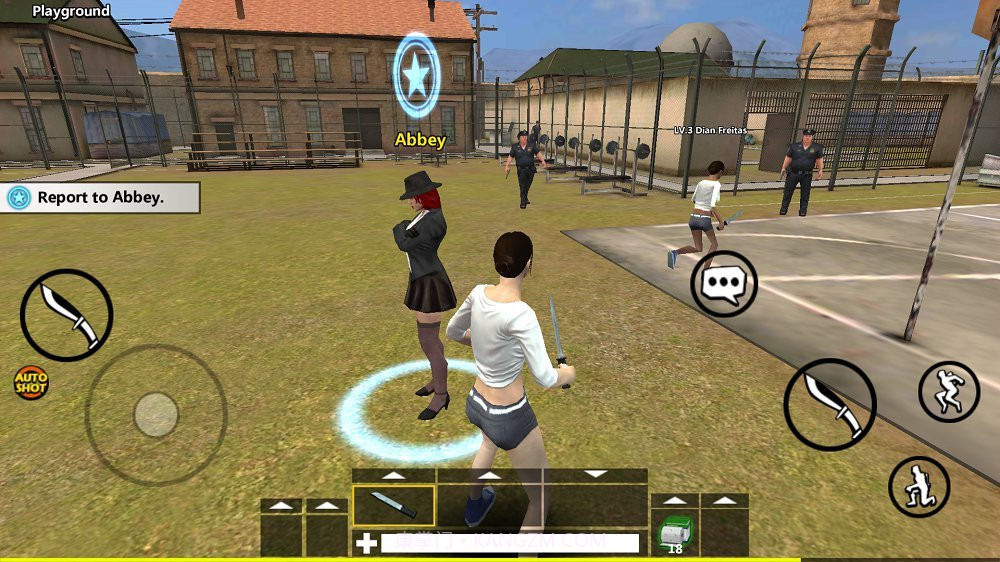Tap the machete attack button above Auto Shot
Image resolution: width=1000 pixels, height=562 pixels.
(66, 315)
